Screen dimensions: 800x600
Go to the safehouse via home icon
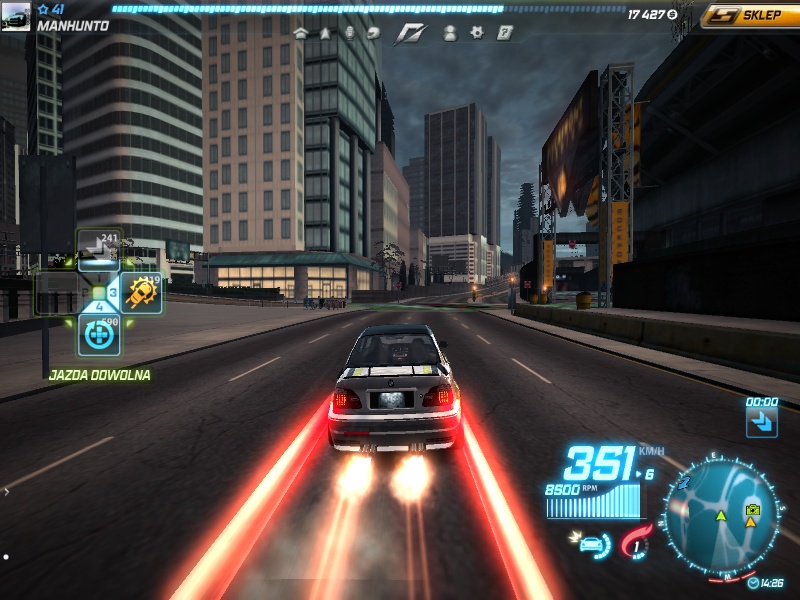[300, 32]
